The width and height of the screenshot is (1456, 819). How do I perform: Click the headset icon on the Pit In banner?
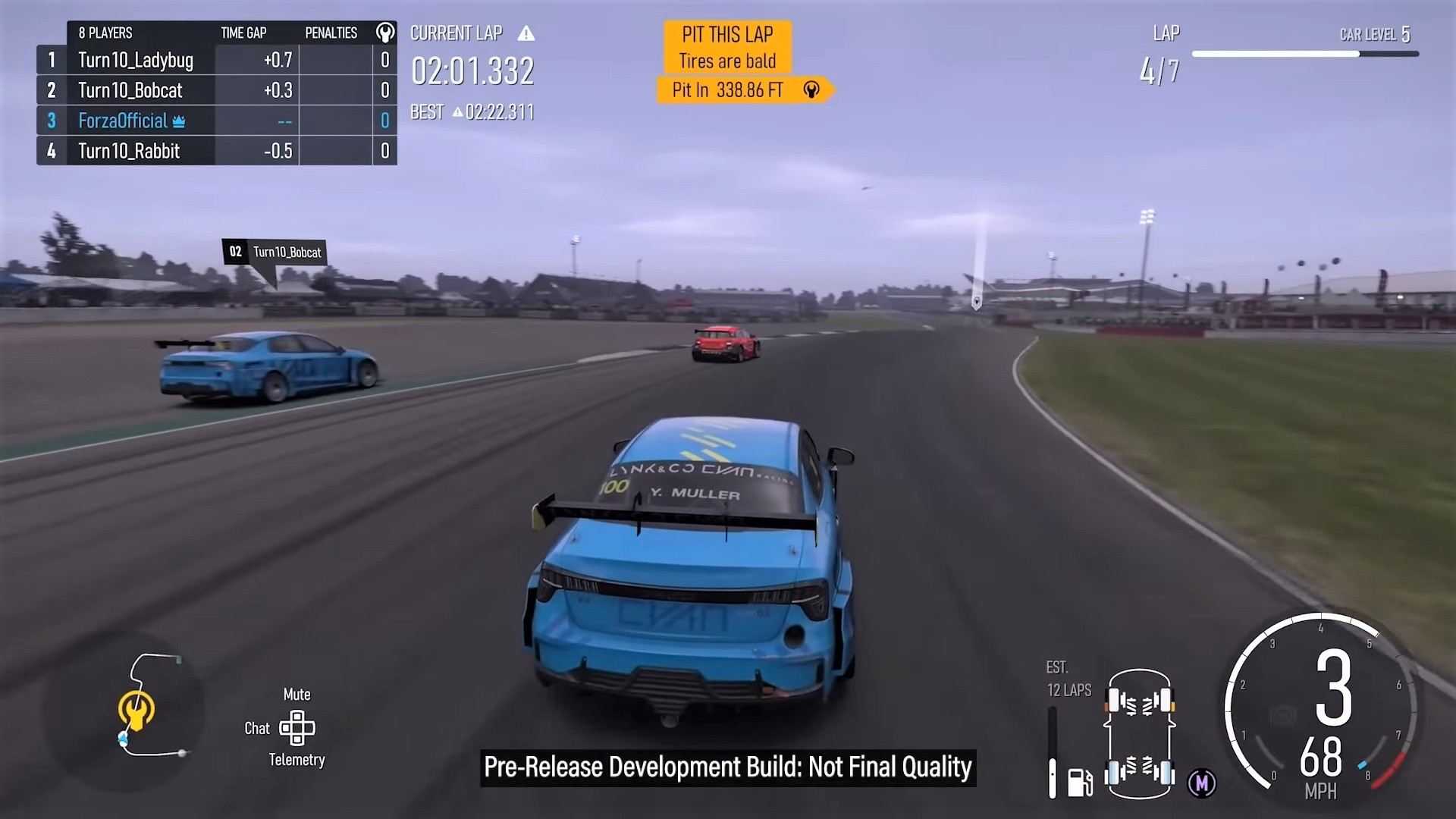811,89
